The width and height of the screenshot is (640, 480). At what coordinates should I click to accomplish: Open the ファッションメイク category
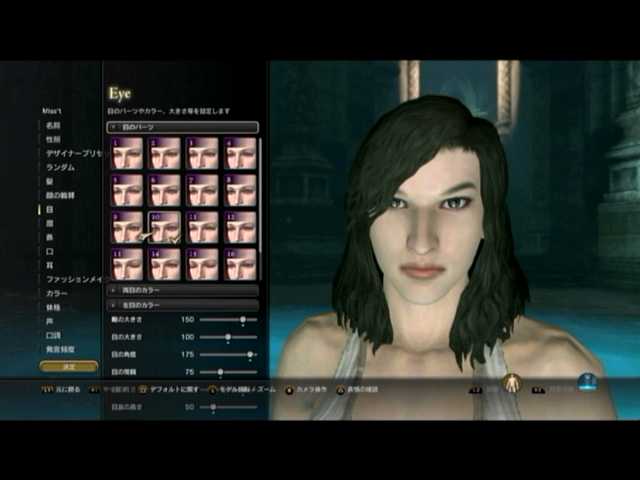point(72,279)
